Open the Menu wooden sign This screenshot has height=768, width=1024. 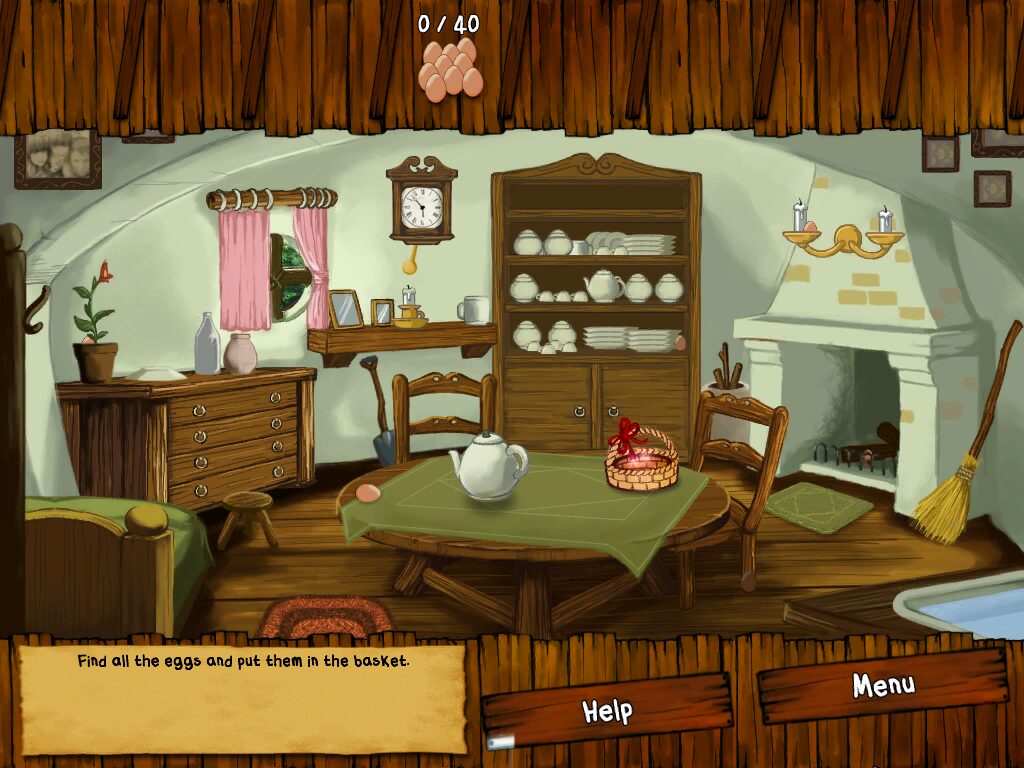pos(882,686)
